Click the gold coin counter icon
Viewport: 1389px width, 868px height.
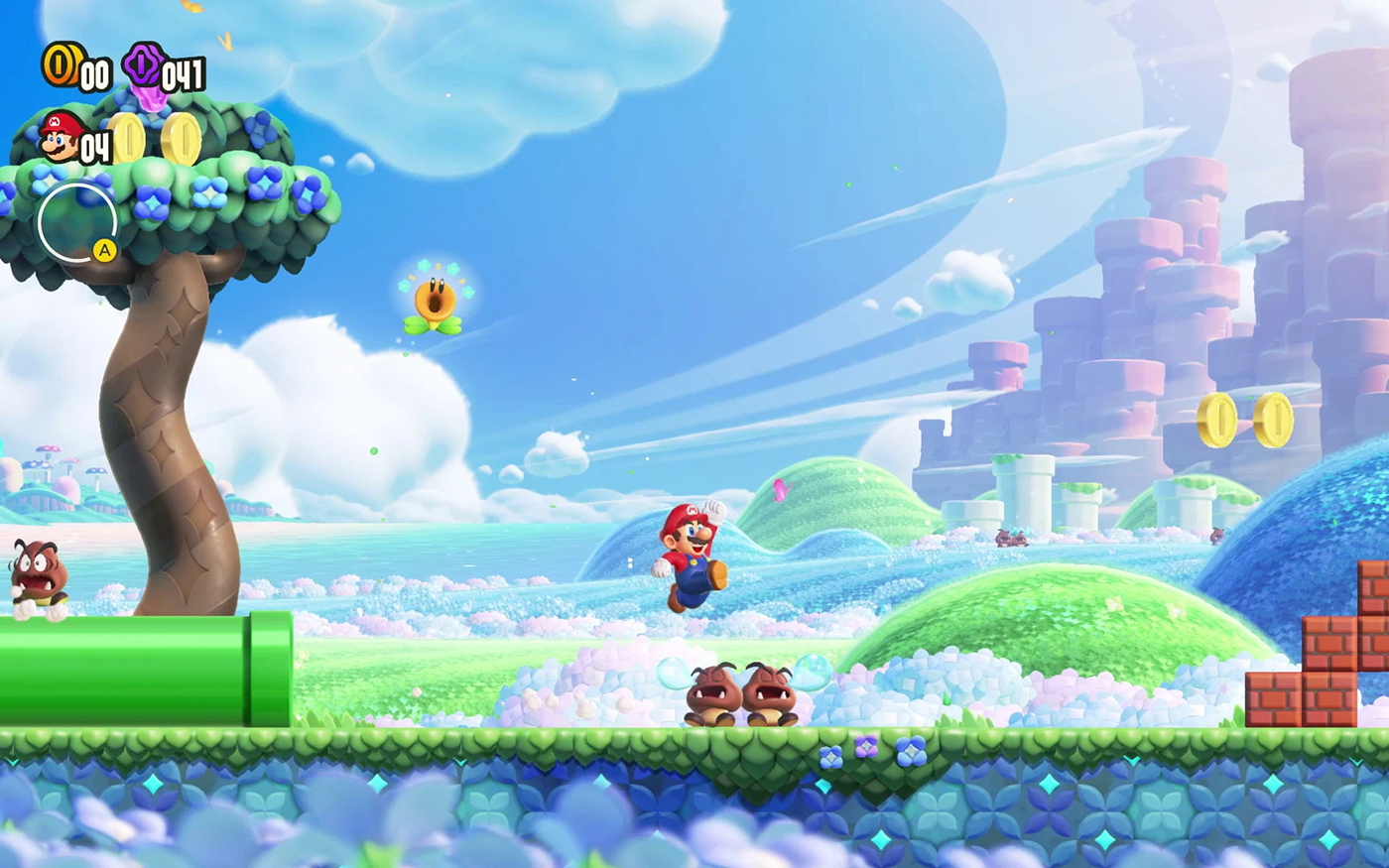coord(62,64)
